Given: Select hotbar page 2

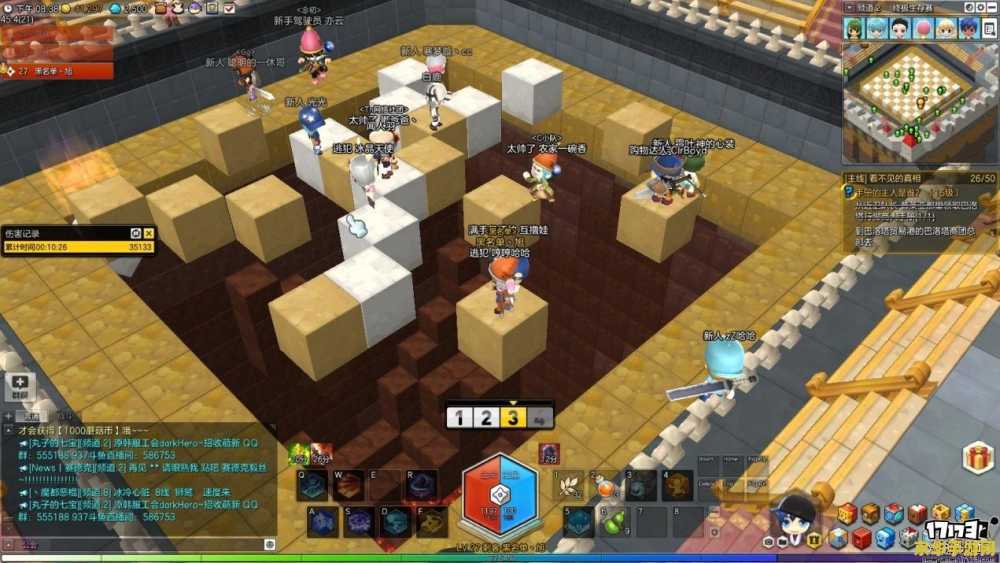Looking at the screenshot, I should pyautogui.click(x=485, y=417).
